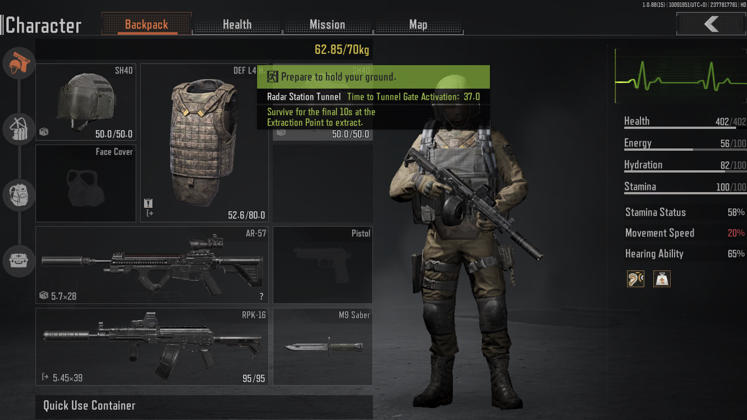Choose the backpack category icon in sidebar
Image resolution: width=747 pixels, height=420 pixels.
click(18, 193)
